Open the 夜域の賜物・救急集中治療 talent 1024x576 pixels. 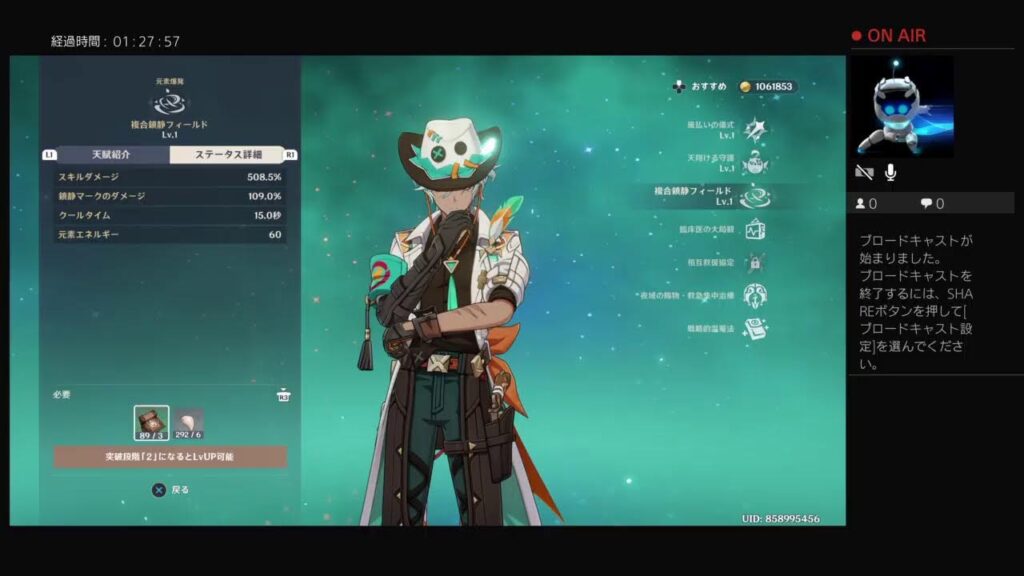coord(756,296)
